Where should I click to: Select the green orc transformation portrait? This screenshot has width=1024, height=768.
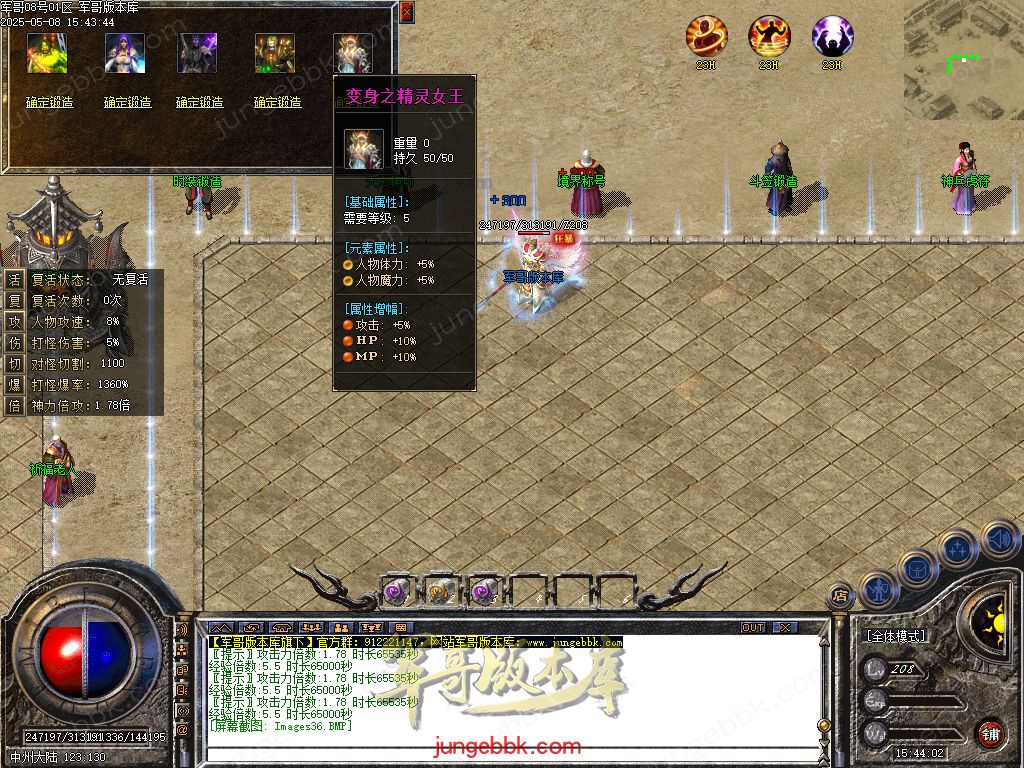pos(47,53)
